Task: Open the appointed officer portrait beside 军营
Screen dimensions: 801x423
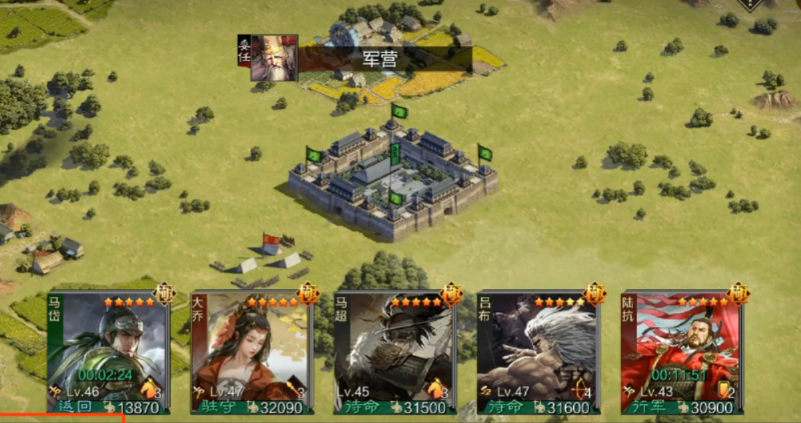Action: click(x=272, y=57)
